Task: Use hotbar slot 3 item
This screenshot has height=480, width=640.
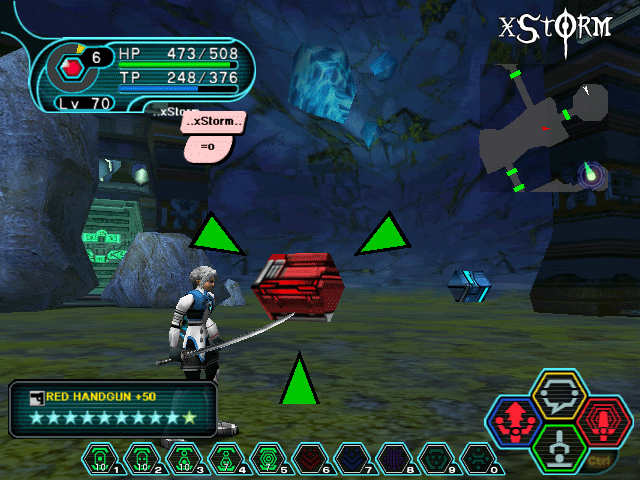Action: 185,459
